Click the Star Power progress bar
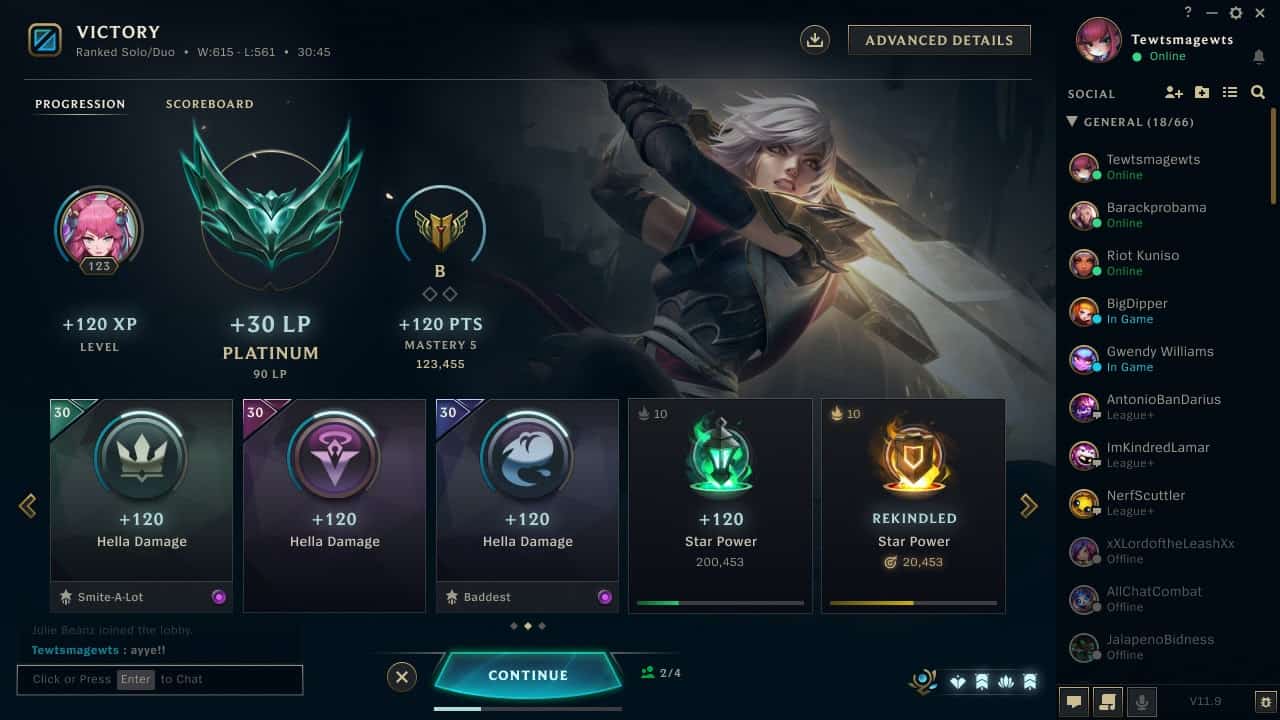 (x=720, y=603)
